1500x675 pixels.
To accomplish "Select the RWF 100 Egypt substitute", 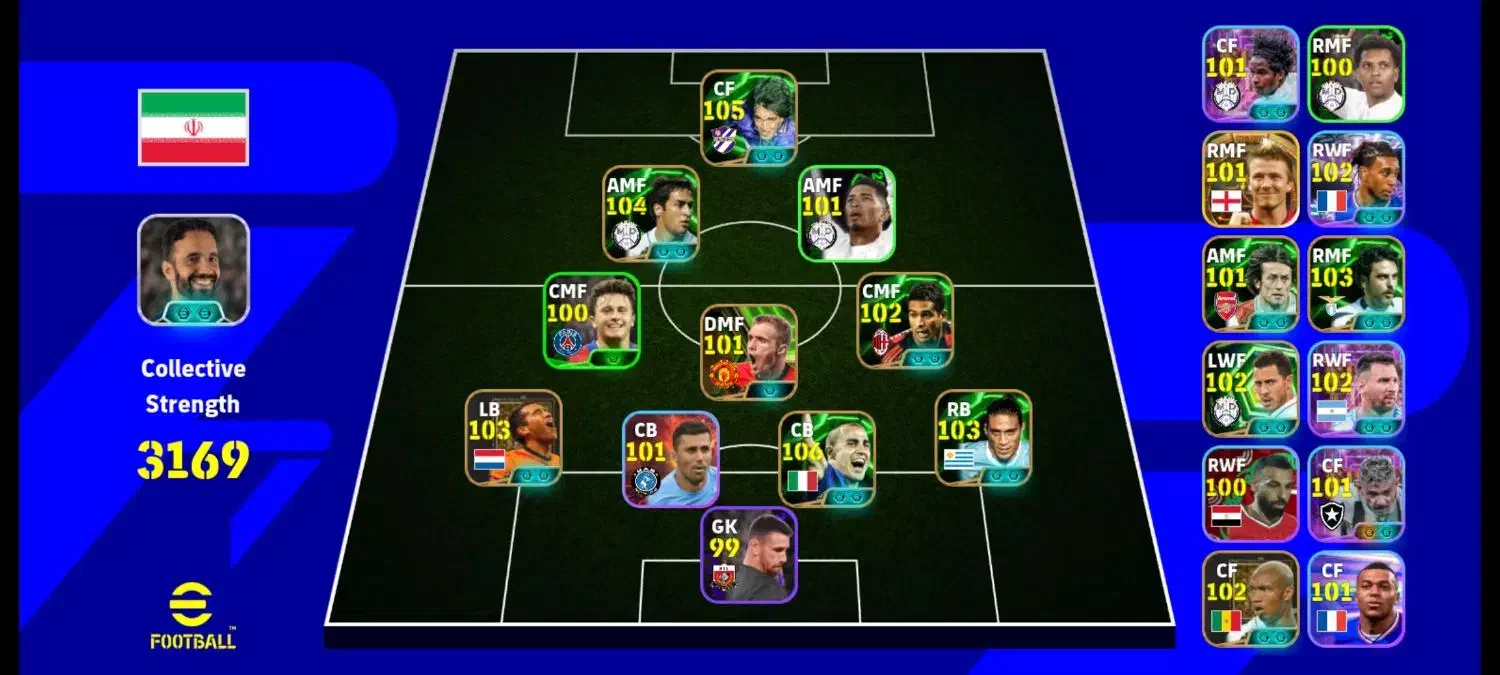I will click(1250, 494).
